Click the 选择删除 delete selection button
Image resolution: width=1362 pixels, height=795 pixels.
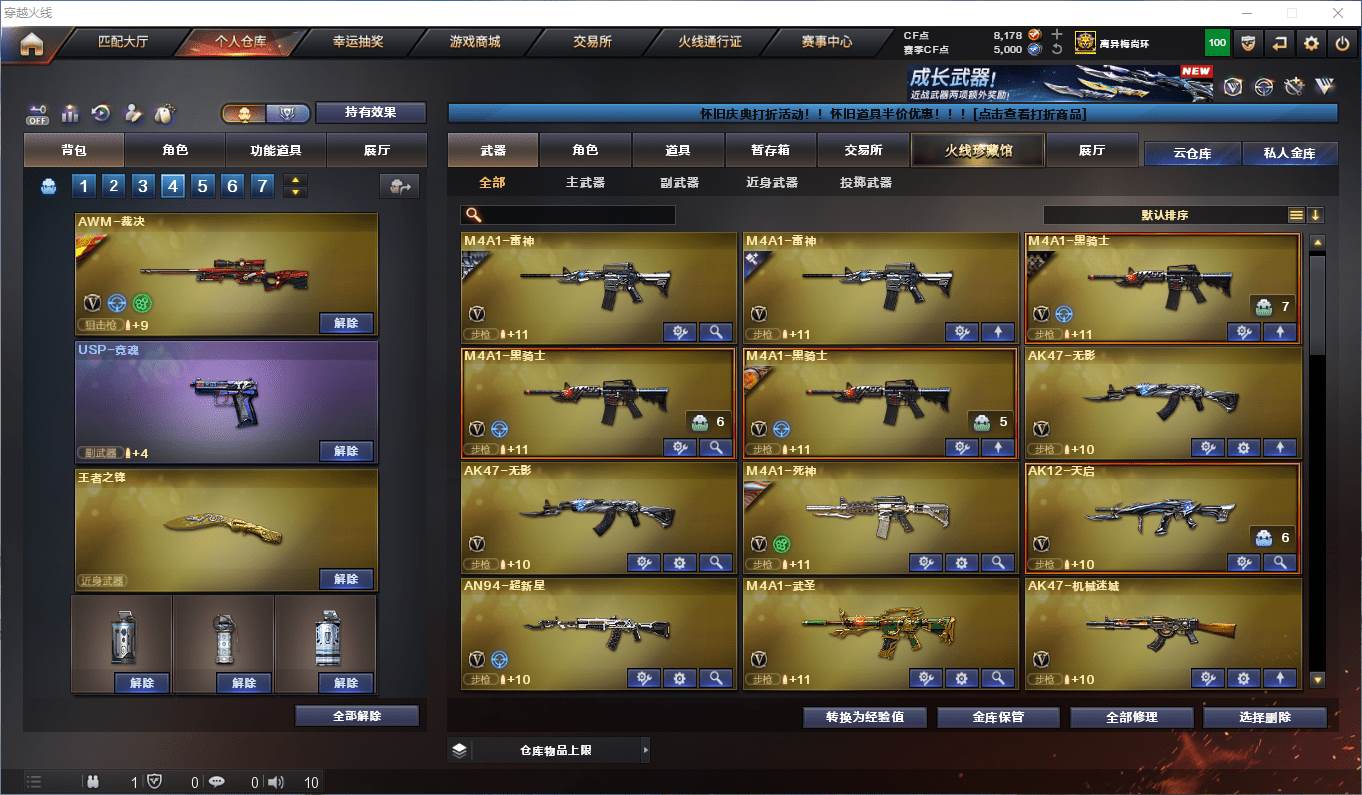click(1265, 717)
